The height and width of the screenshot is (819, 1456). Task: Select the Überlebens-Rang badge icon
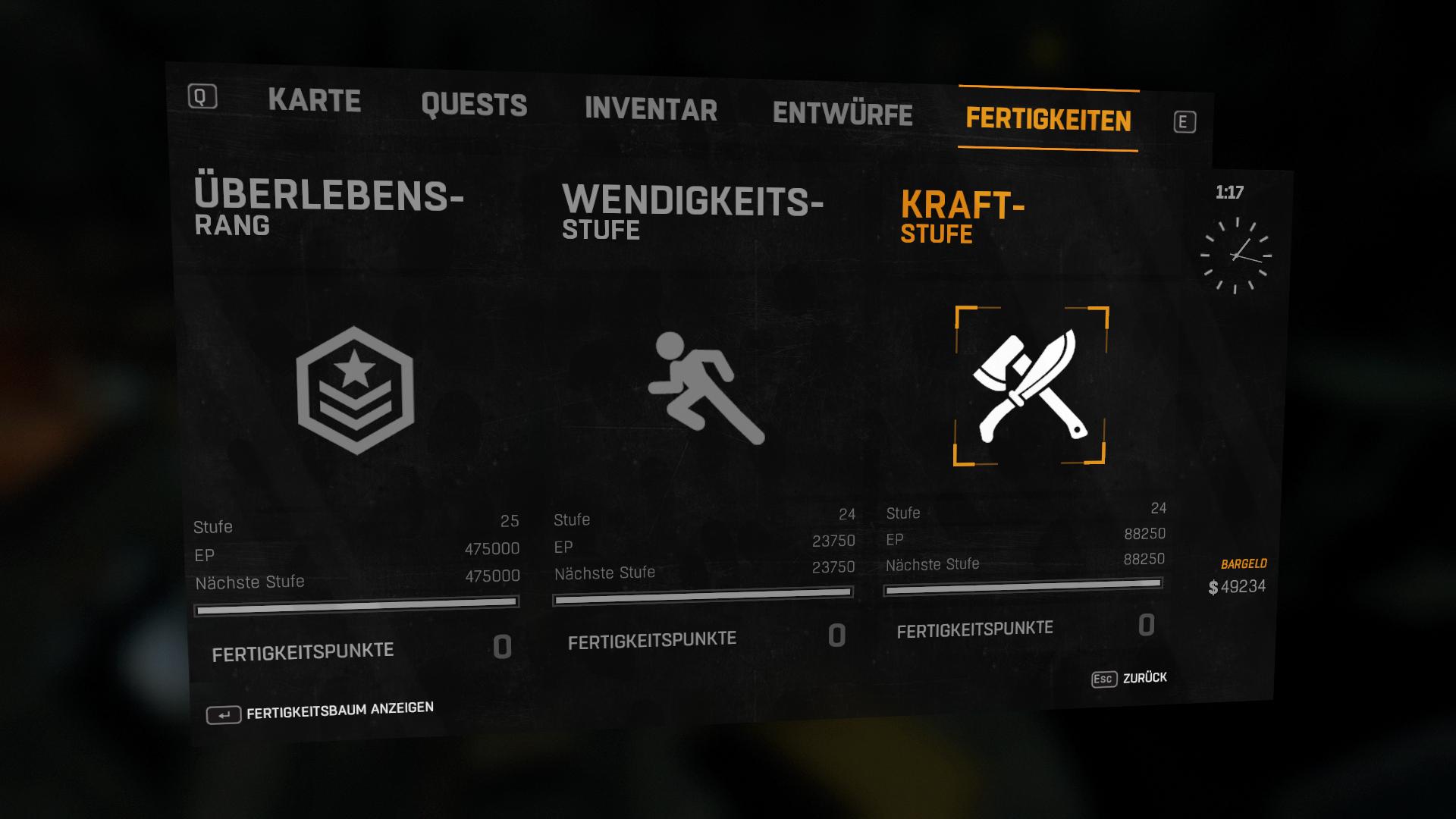(x=354, y=387)
